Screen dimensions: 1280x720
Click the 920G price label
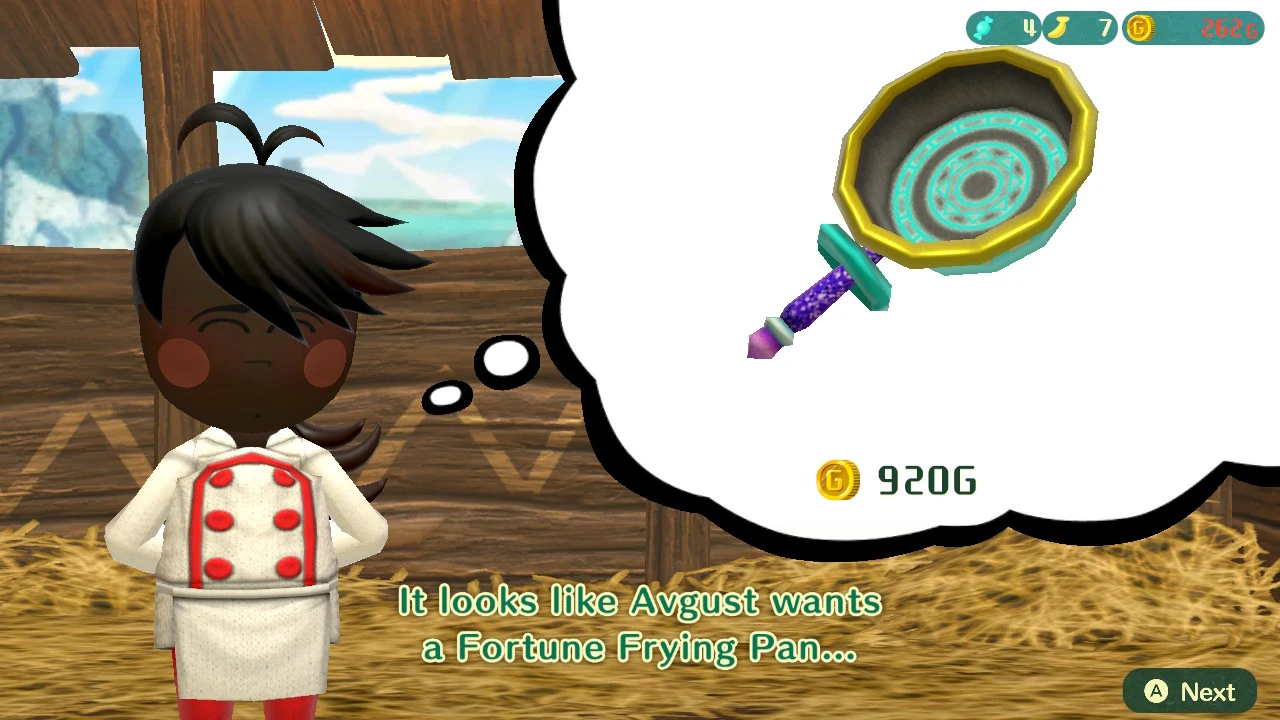[x=926, y=481]
